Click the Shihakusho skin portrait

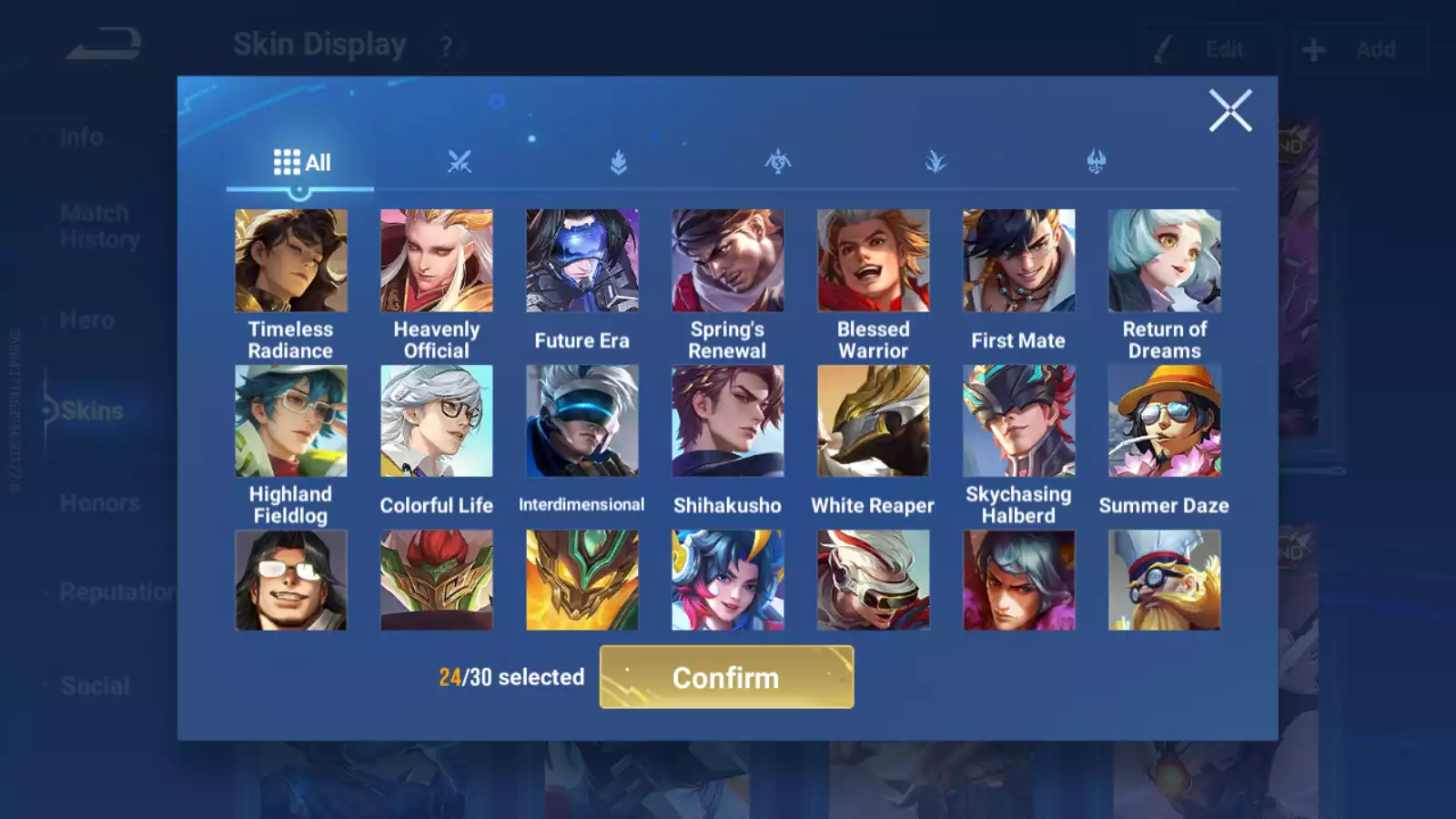point(728,419)
